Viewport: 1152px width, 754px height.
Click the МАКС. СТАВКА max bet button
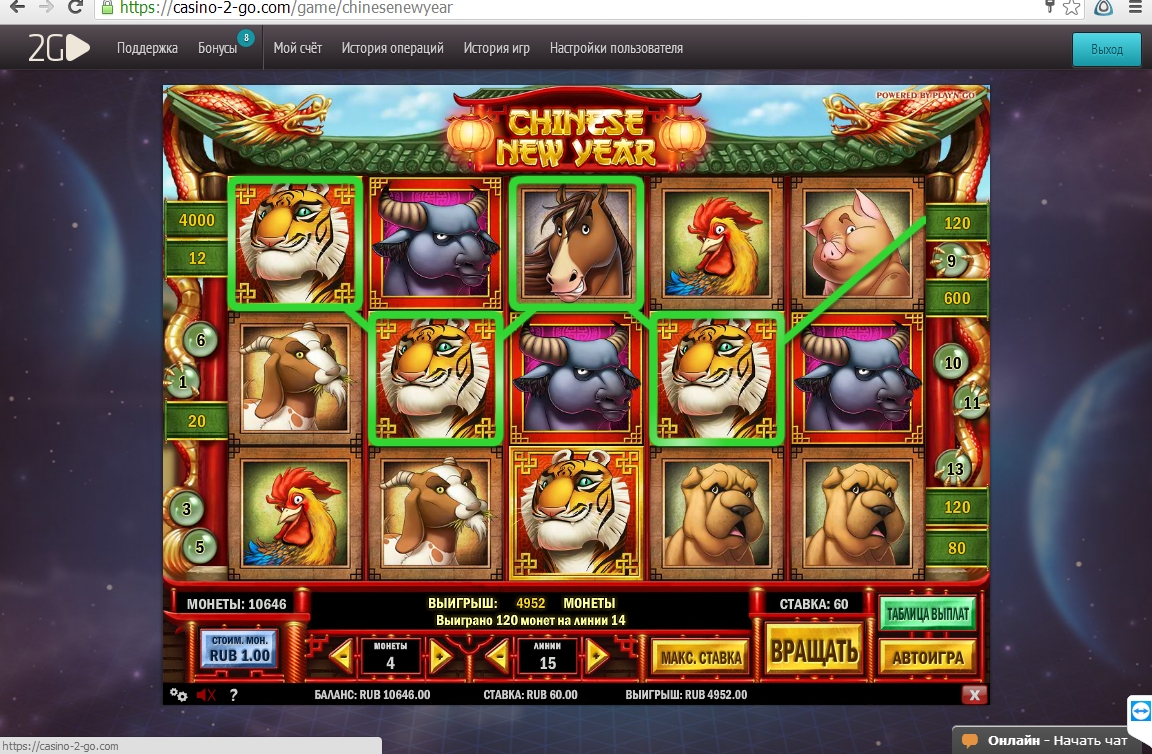[700, 657]
